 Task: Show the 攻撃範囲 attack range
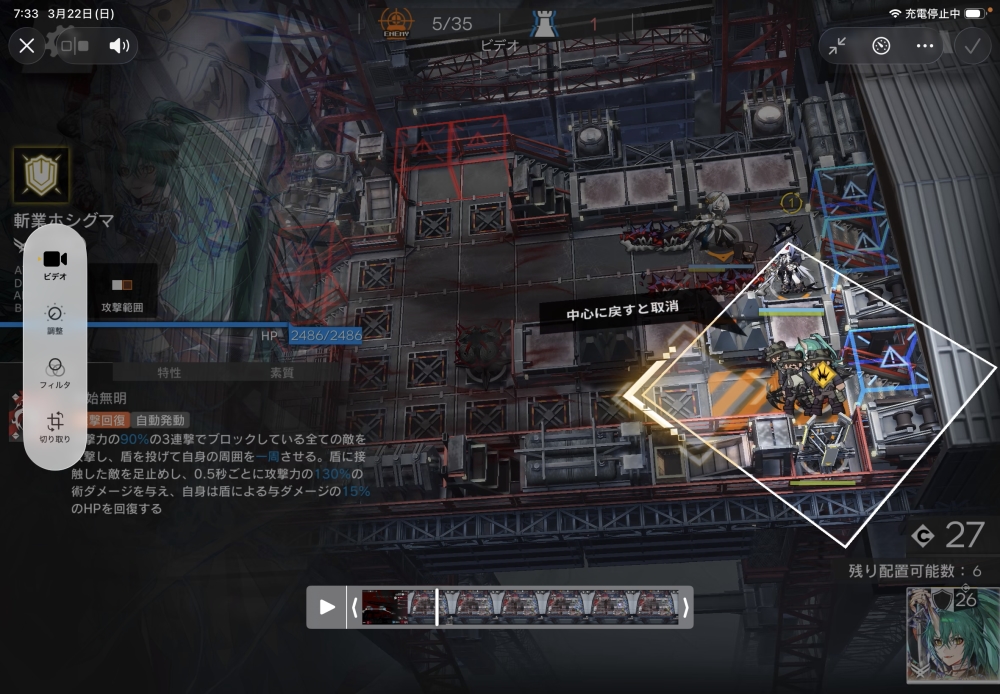click(122, 294)
